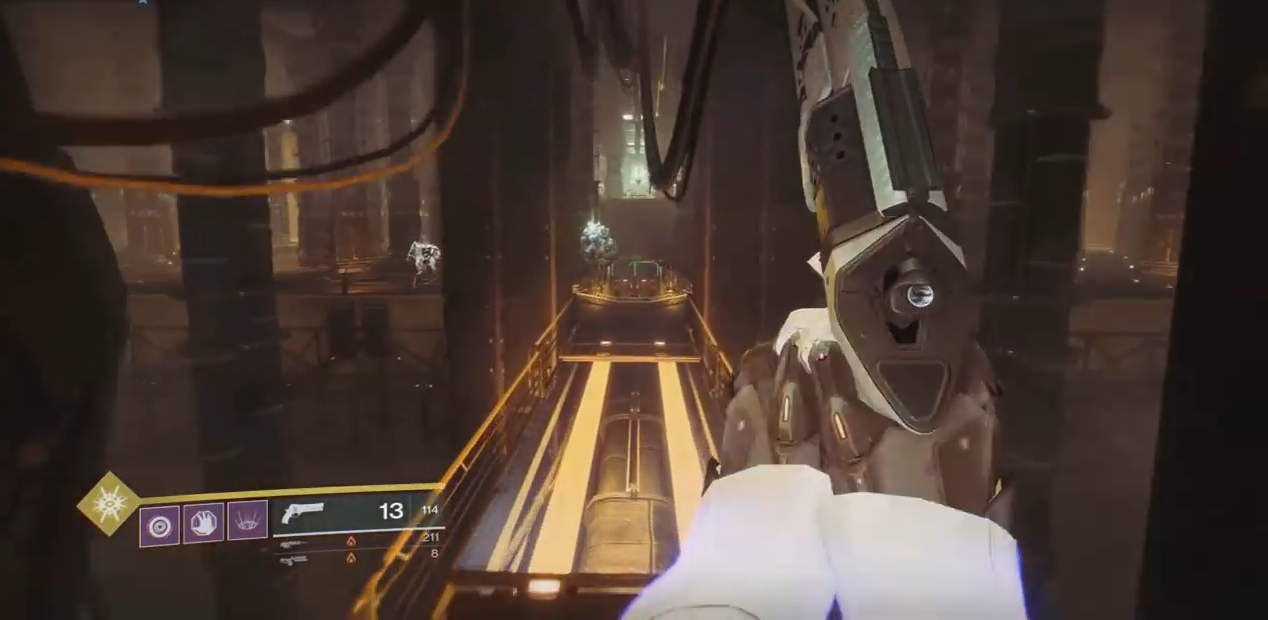
Task: Activate the super ability diamond icon
Action: coord(109,503)
